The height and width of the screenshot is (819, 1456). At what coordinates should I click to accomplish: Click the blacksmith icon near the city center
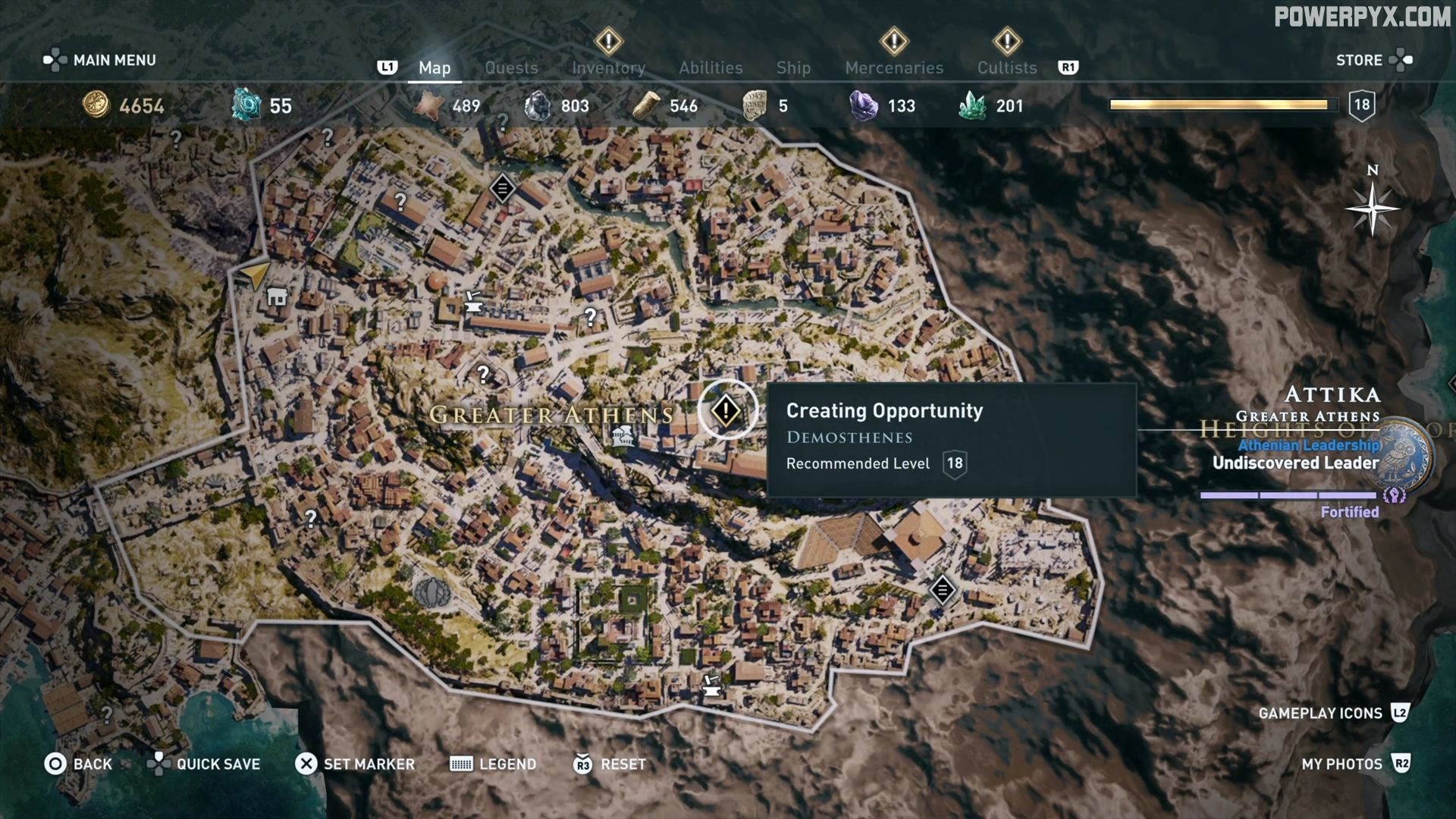click(x=472, y=303)
